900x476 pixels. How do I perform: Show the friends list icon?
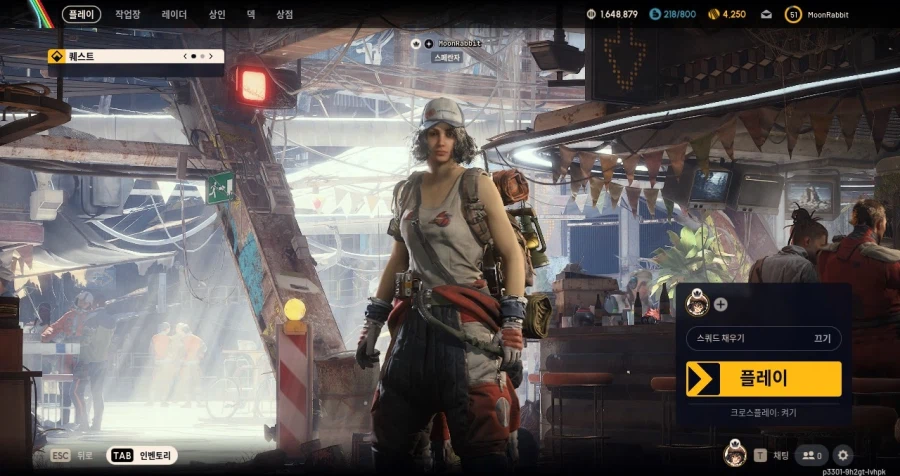[x=812, y=455]
